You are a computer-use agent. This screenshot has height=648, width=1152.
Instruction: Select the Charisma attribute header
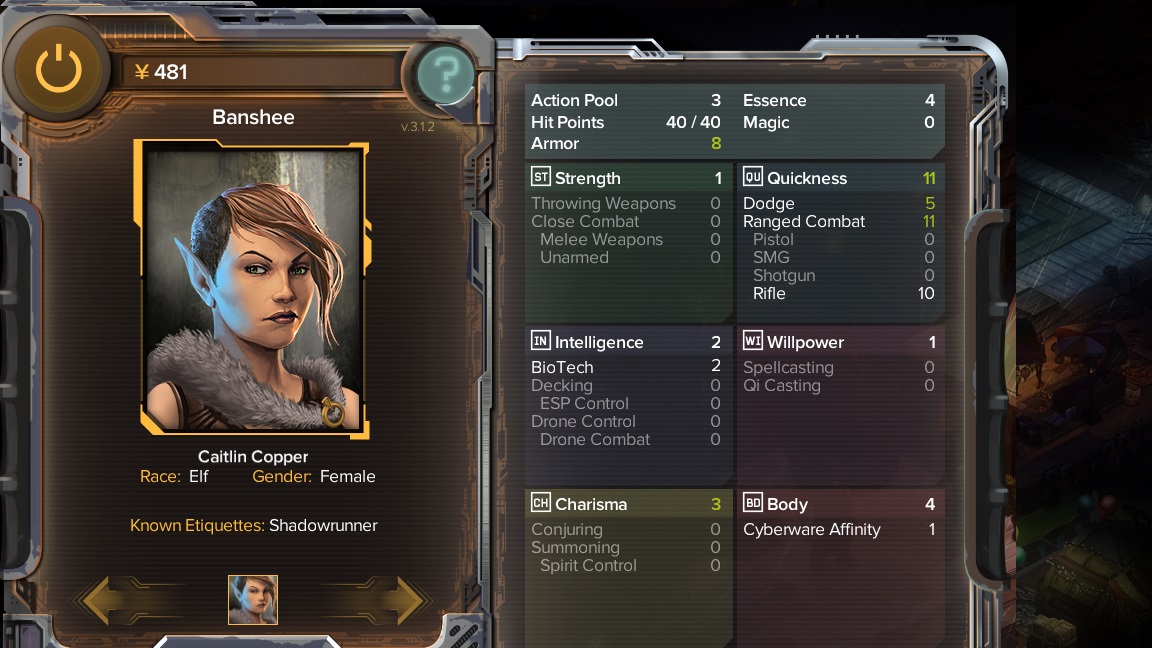coord(627,504)
